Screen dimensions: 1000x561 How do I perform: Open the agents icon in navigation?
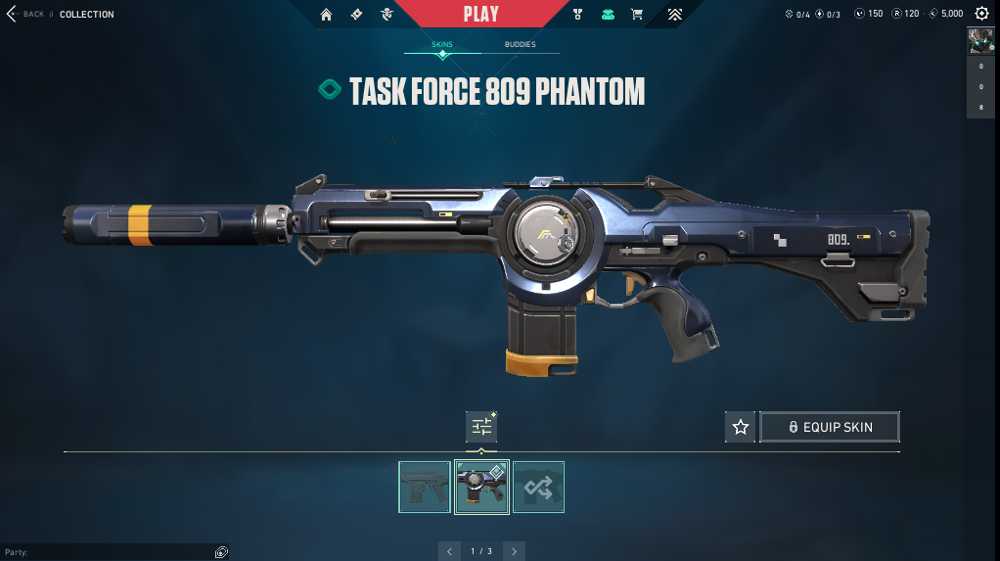(x=387, y=14)
